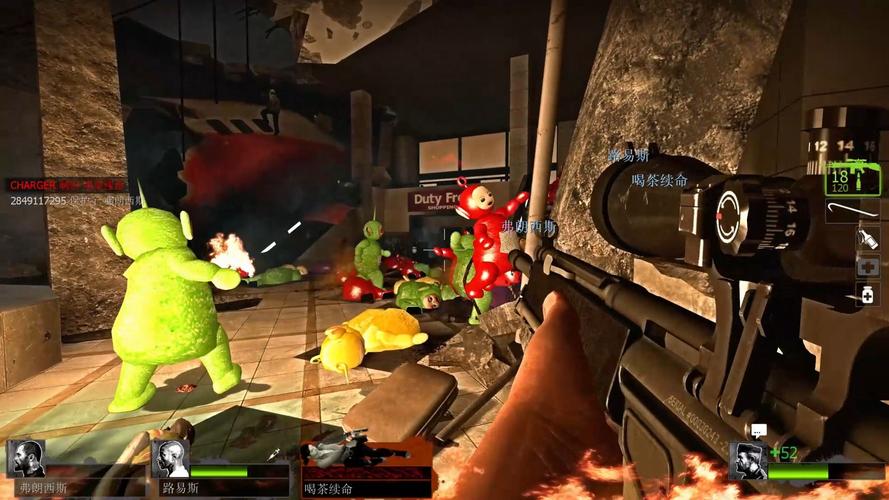Click teammate 弗朗西斯's portrait
This screenshot has width=889, height=500.
26,459
